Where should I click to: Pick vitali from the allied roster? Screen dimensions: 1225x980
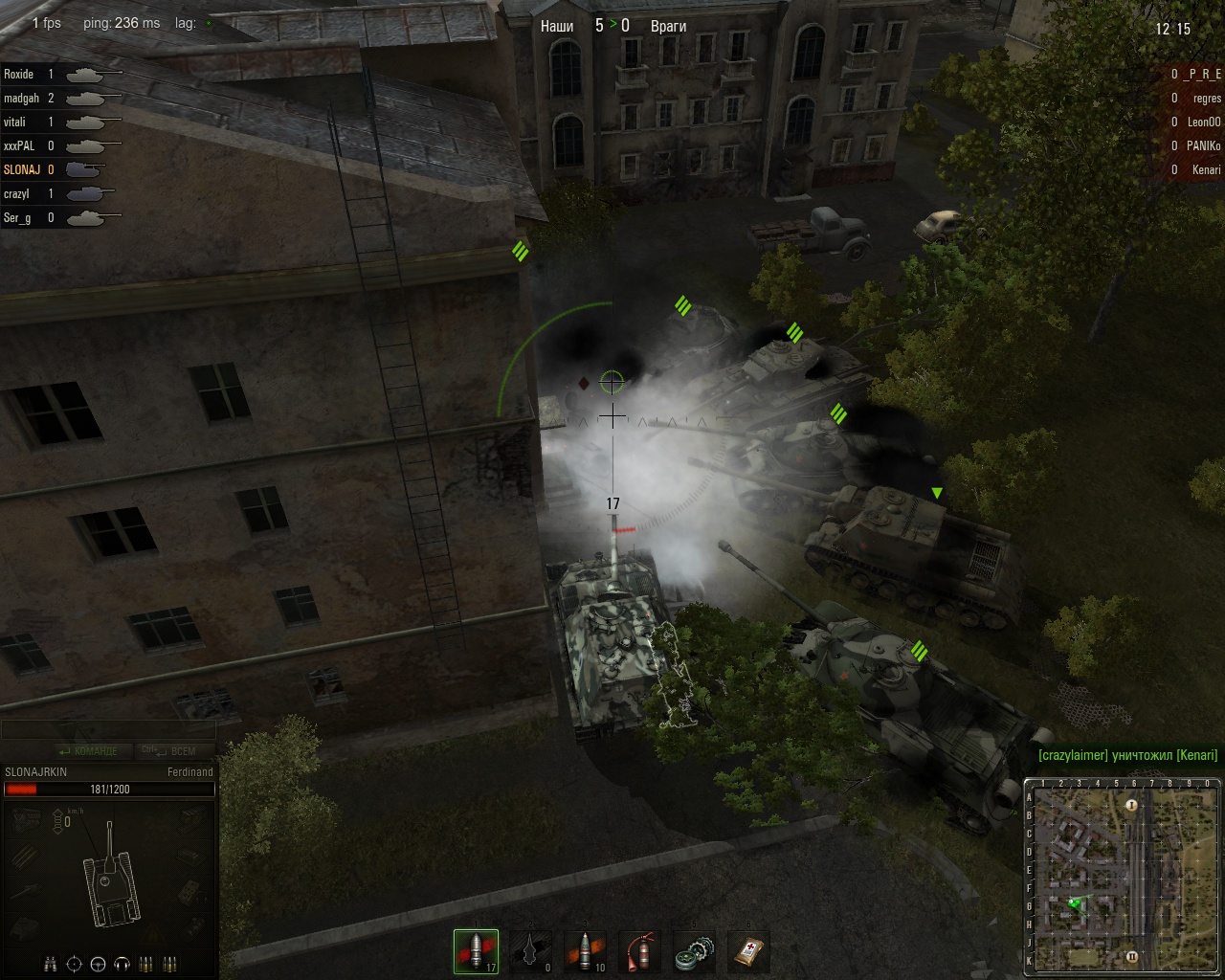15,122
